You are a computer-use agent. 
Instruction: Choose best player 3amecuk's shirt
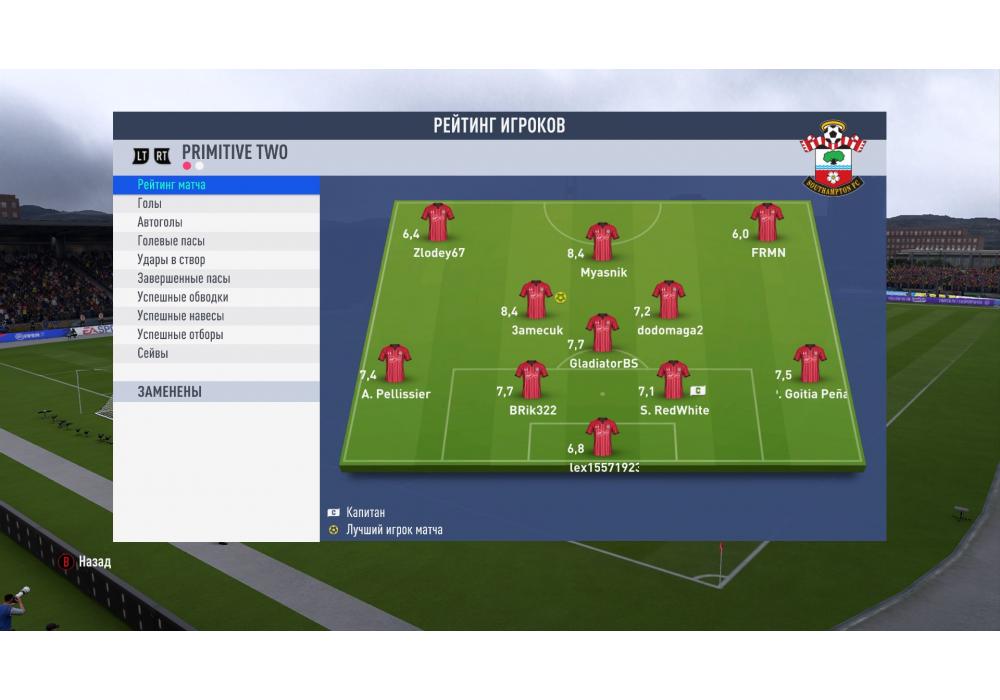[536, 299]
